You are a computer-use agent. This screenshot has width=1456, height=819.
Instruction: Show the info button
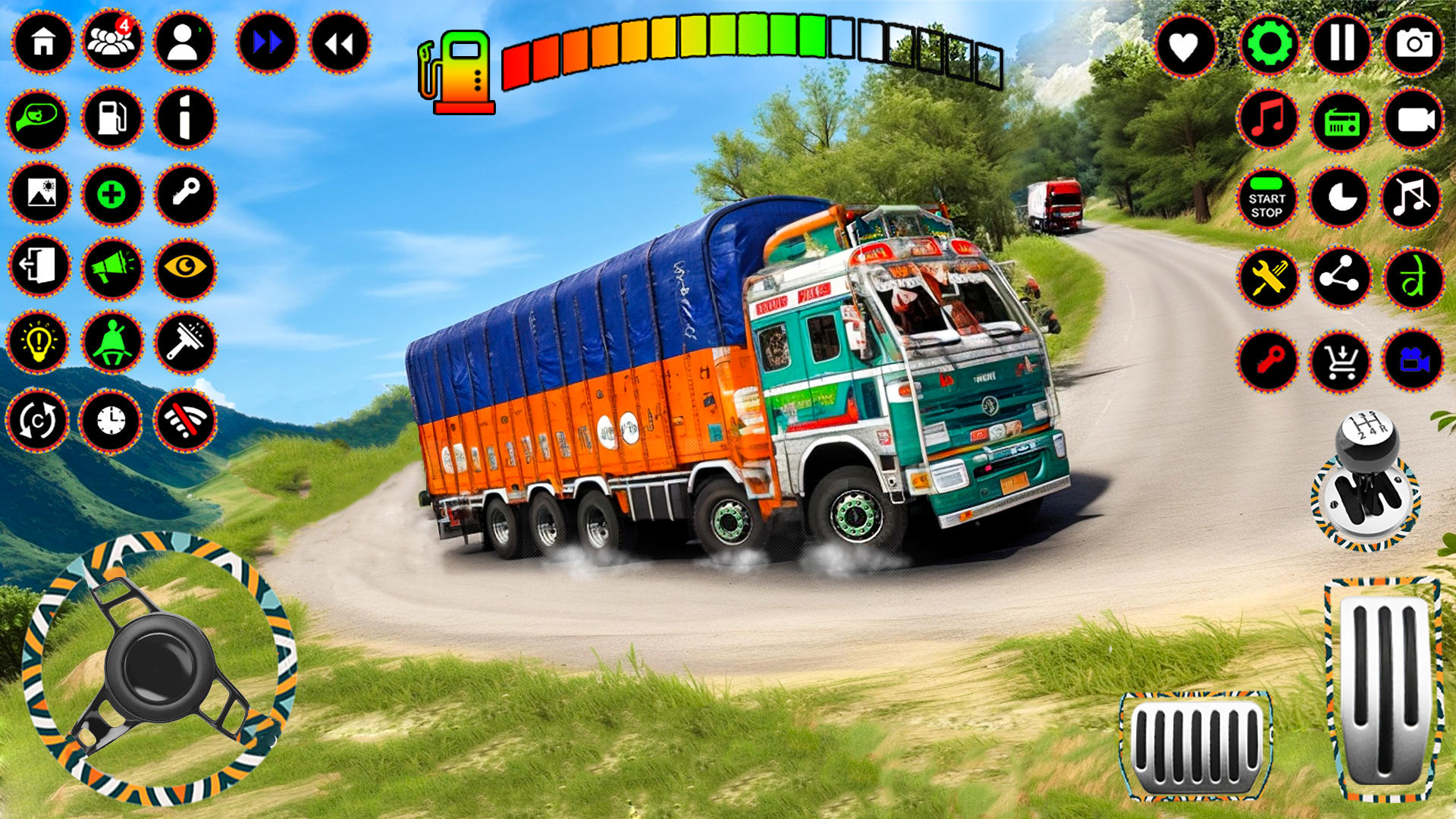pyautogui.click(x=184, y=118)
